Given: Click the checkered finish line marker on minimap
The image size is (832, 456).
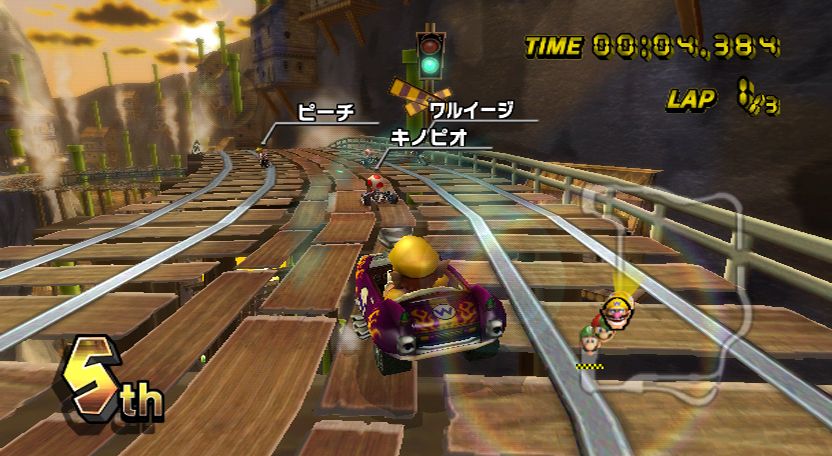Looking at the screenshot, I should point(590,367).
